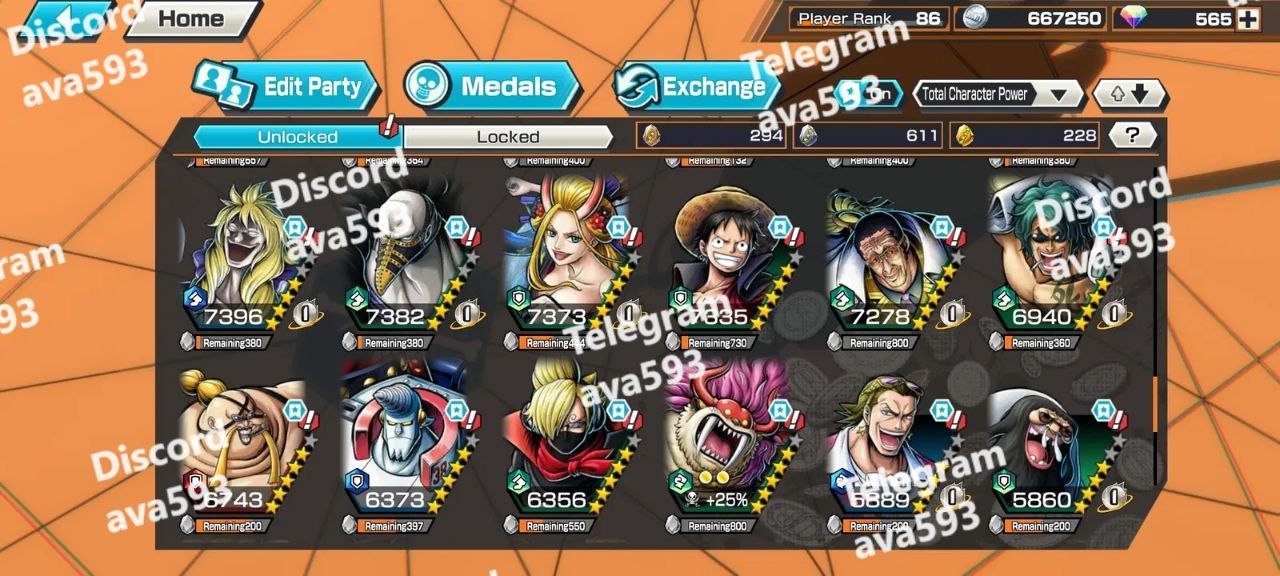
Task: Open the Exchange menu
Action: point(697,87)
